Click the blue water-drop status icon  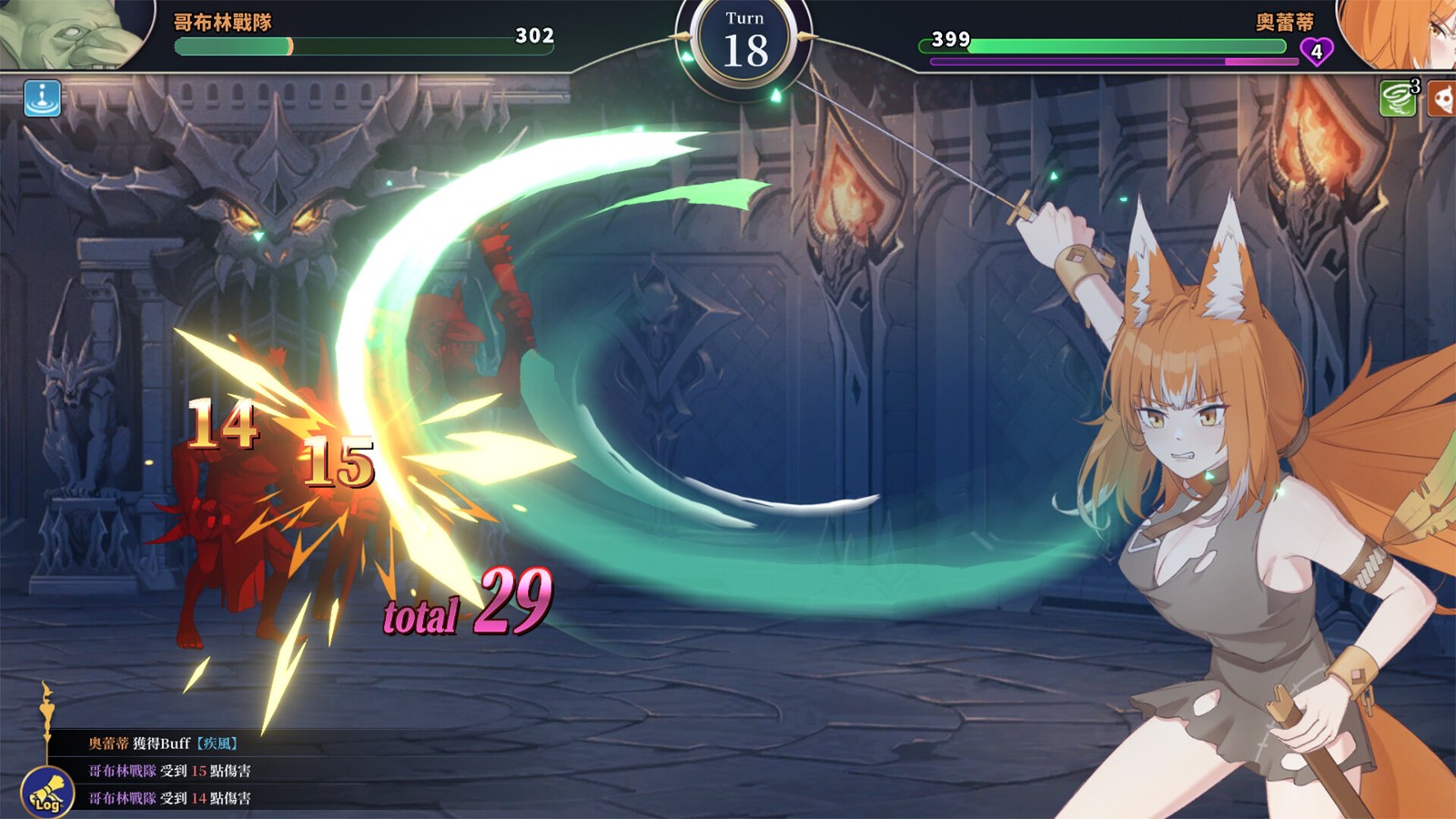click(43, 98)
